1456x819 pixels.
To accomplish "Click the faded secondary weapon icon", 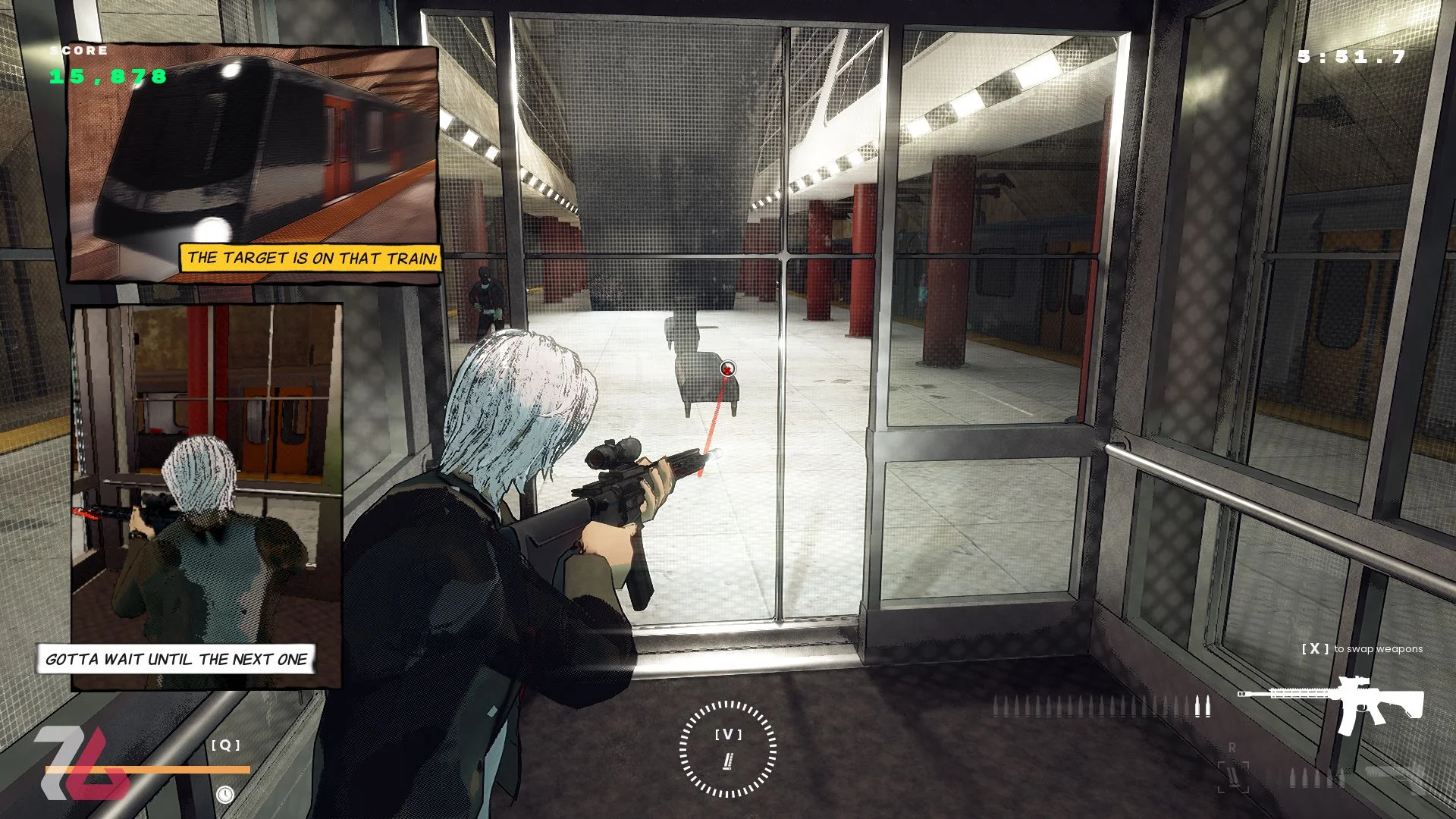I will tap(1395, 775).
